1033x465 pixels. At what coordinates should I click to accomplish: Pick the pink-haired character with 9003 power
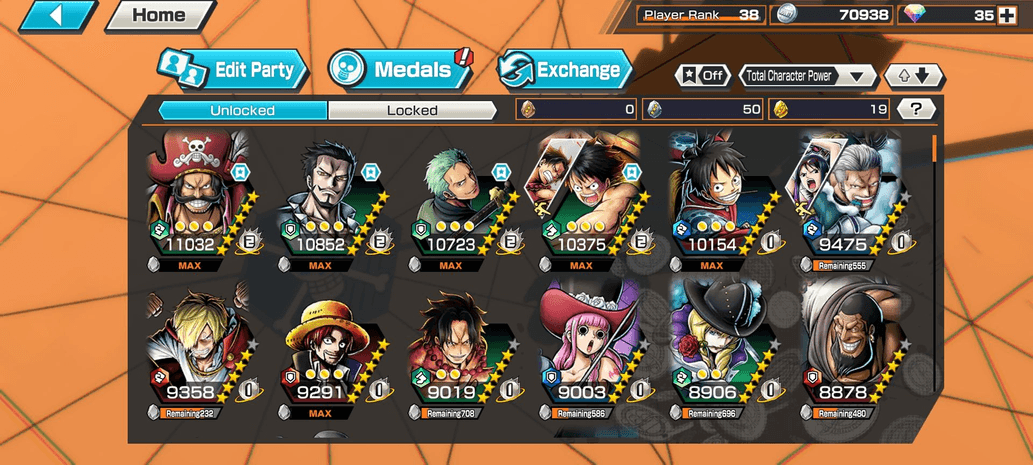click(x=587, y=350)
